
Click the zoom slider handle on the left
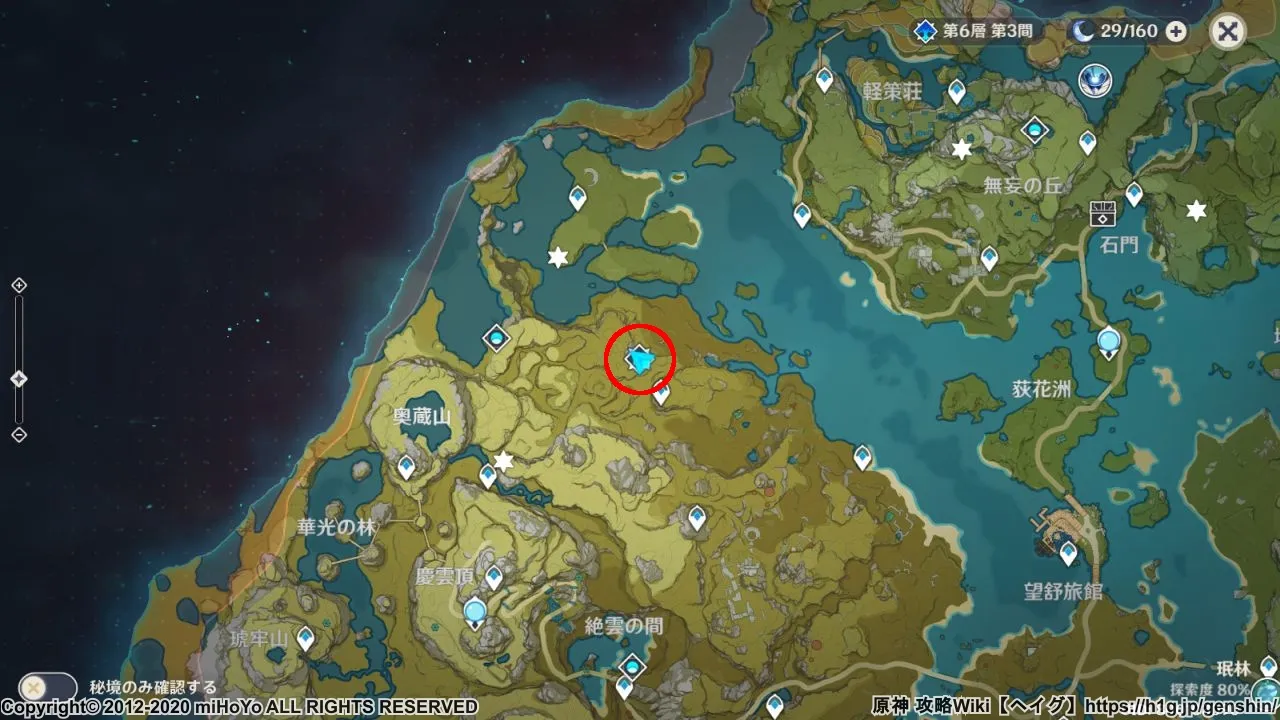[x=17, y=376]
